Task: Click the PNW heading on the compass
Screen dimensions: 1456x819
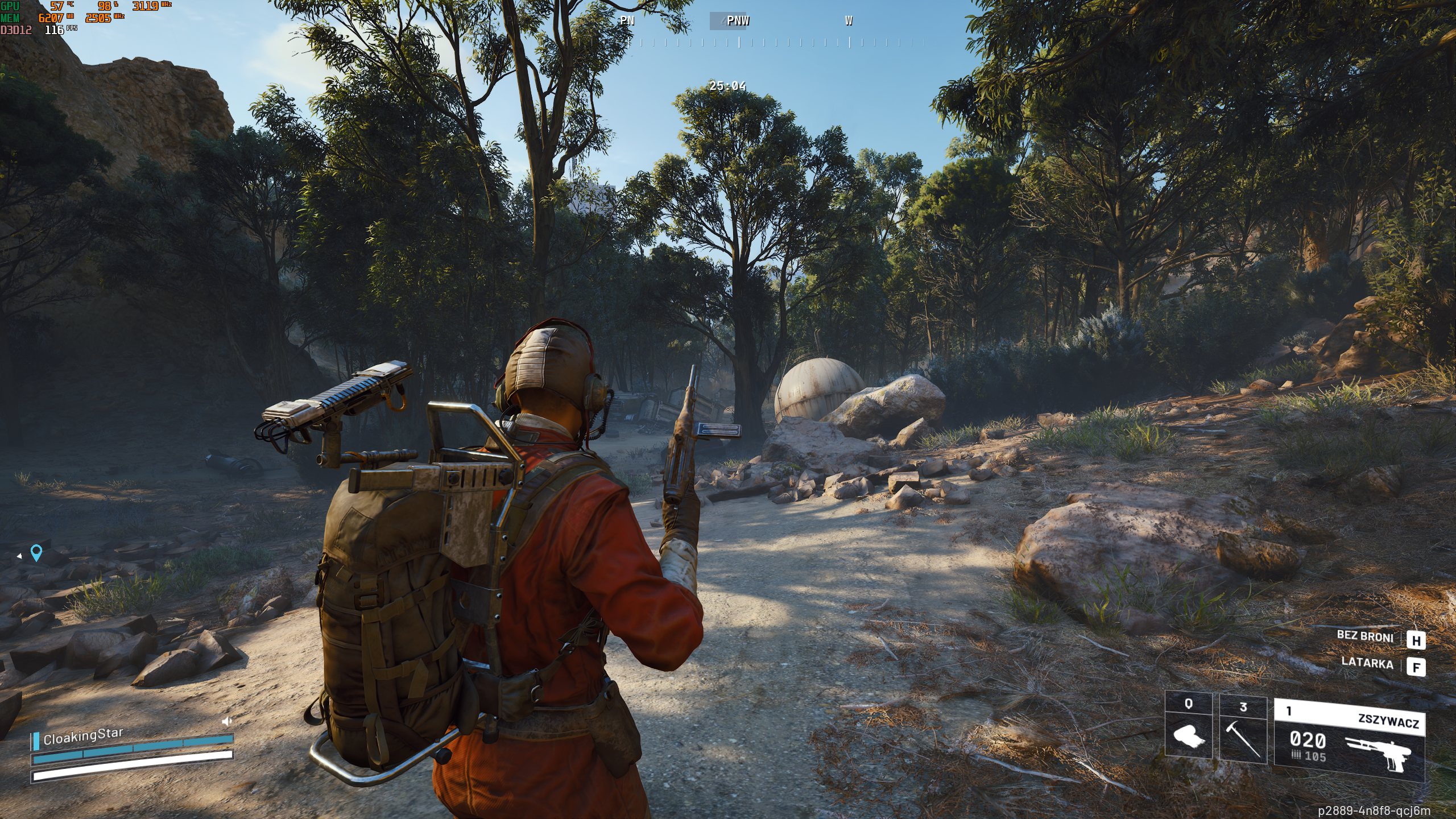Action: coord(738,21)
